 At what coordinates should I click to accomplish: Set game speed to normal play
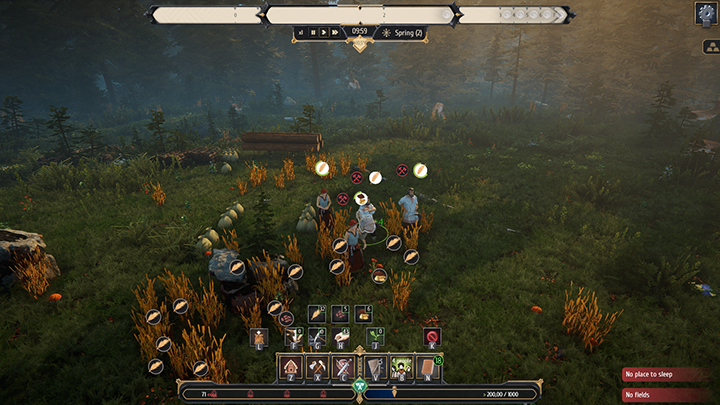coord(325,33)
